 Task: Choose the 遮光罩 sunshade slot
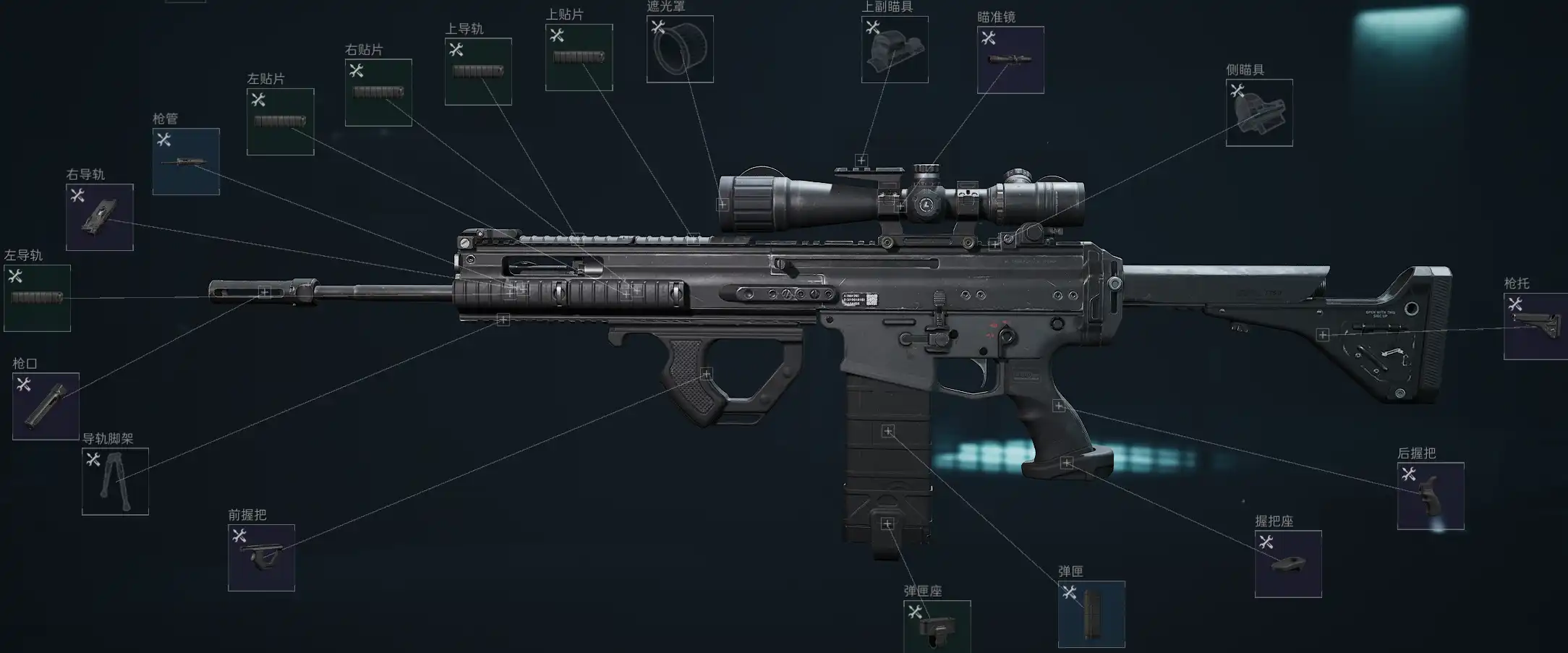[679, 49]
